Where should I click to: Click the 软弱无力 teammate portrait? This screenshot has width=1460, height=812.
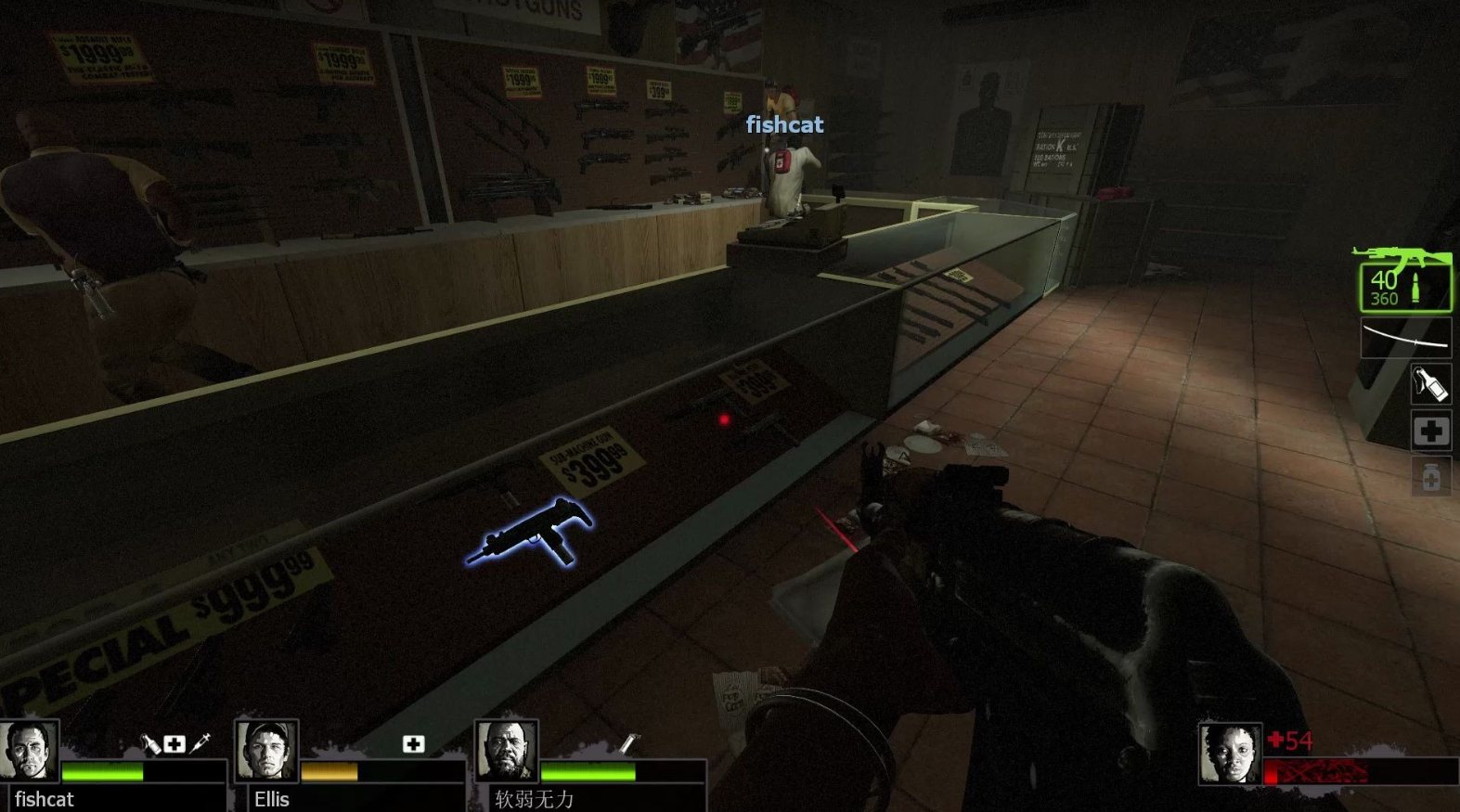click(506, 750)
